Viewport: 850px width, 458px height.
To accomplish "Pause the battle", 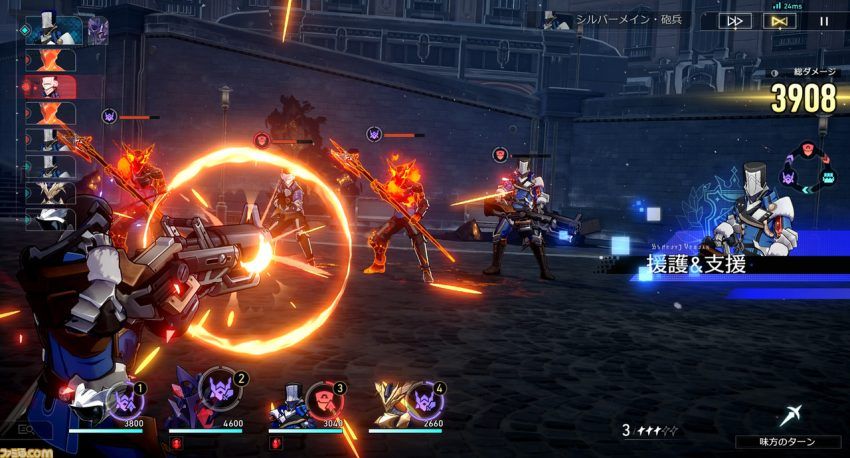I will pyautogui.click(x=824, y=20).
